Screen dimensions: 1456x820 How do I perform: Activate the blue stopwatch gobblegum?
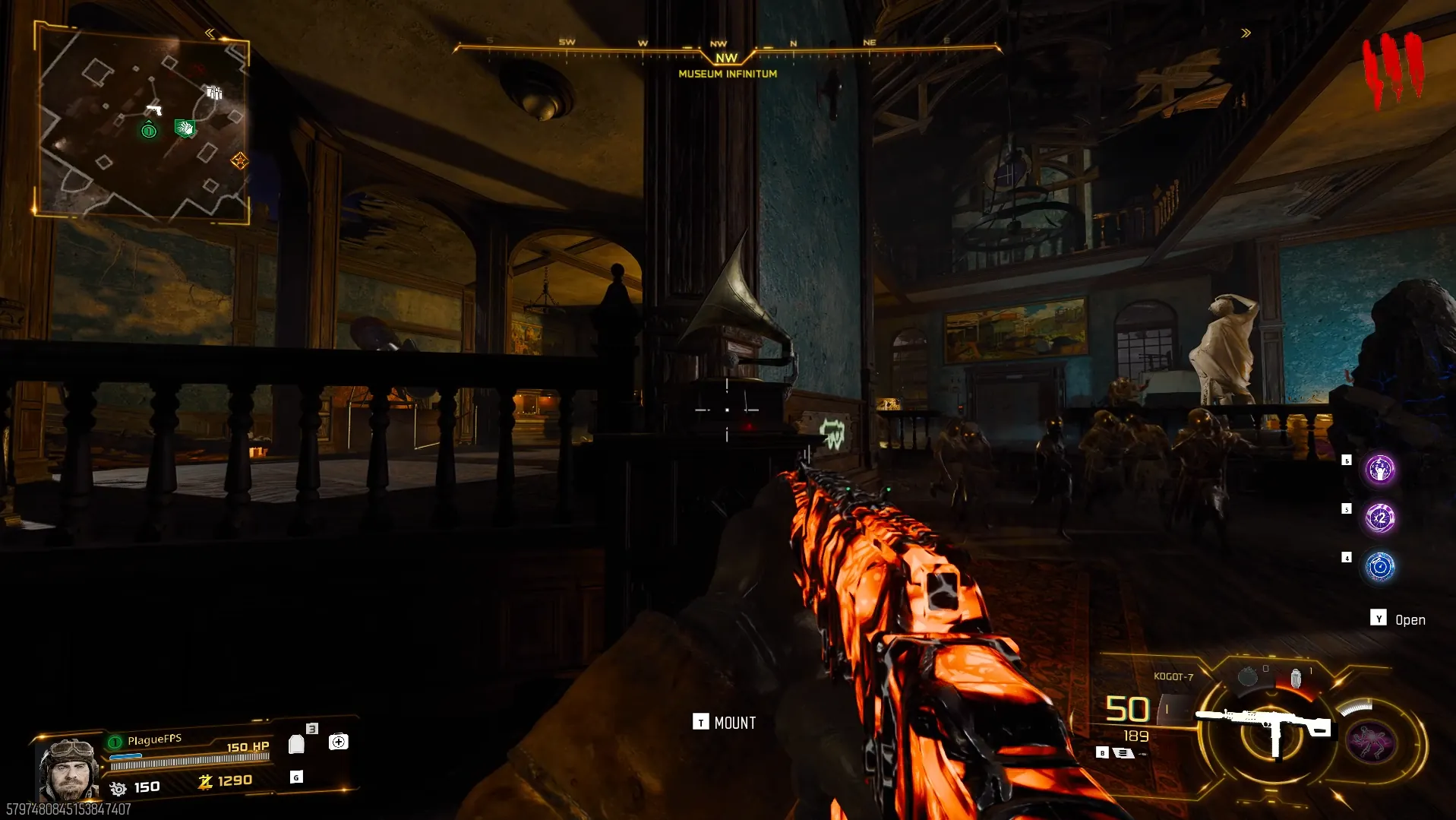click(1379, 567)
